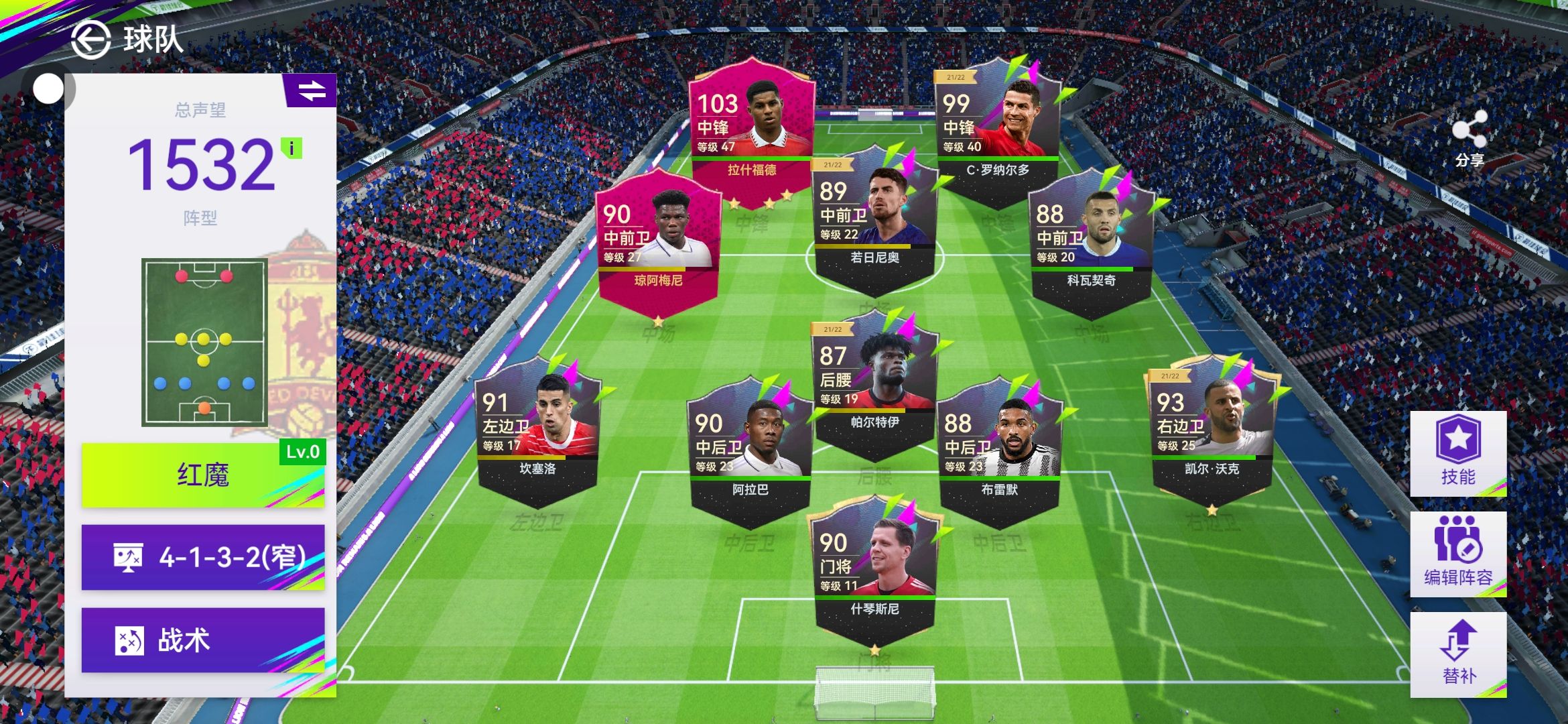The image size is (1568, 724).
Task: Show the 替补 substitutes
Action: [x=1458, y=654]
